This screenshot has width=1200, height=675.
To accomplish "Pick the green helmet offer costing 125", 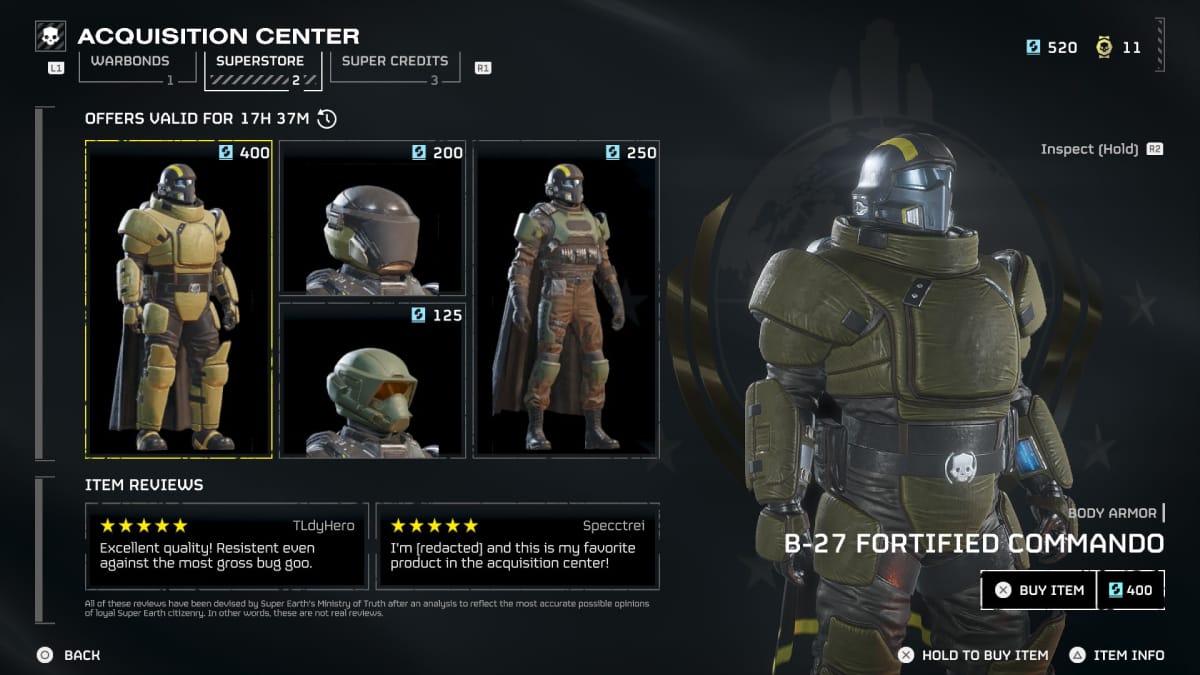I will point(372,380).
